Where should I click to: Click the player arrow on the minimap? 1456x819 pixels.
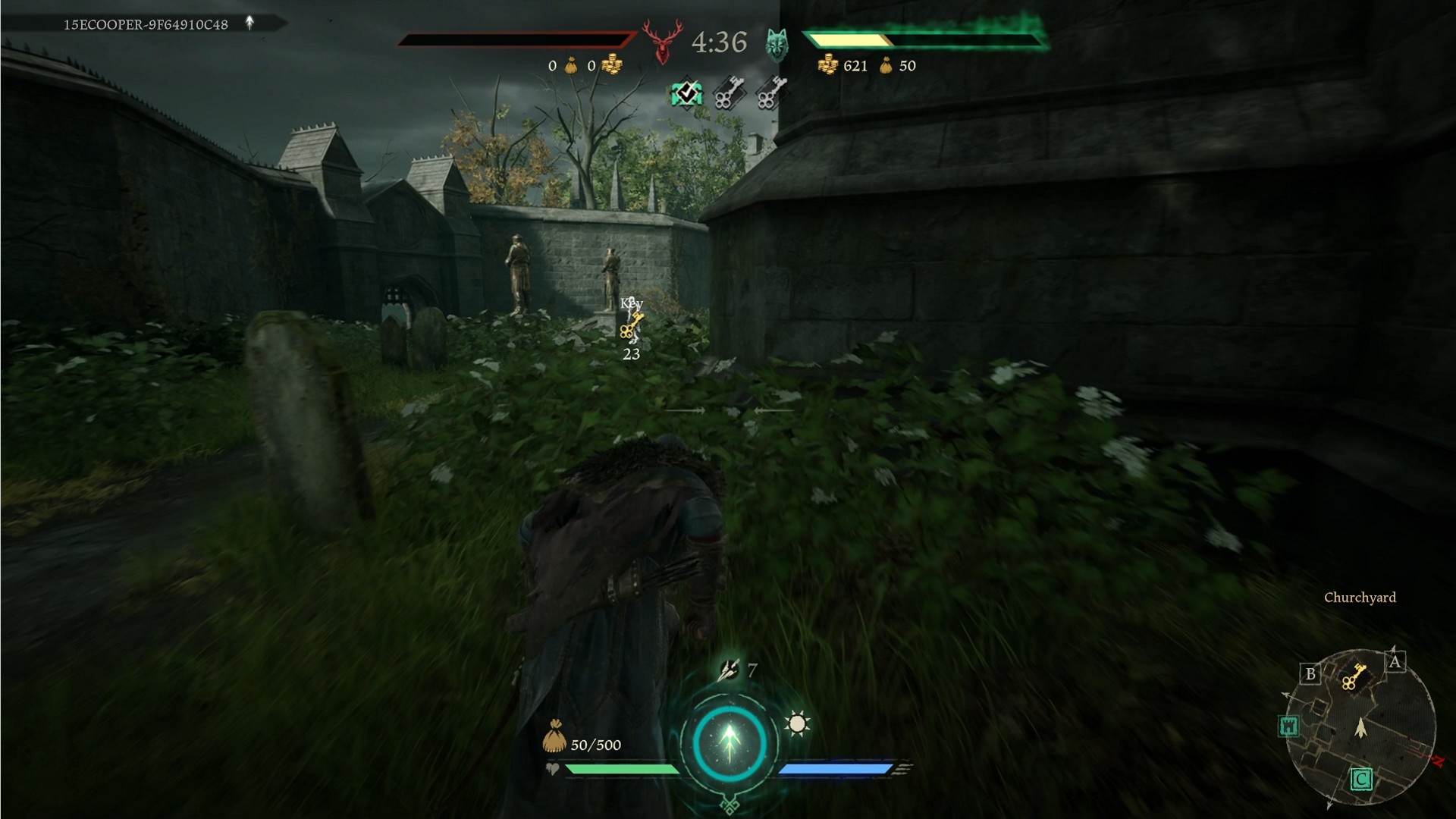(x=1360, y=728)
